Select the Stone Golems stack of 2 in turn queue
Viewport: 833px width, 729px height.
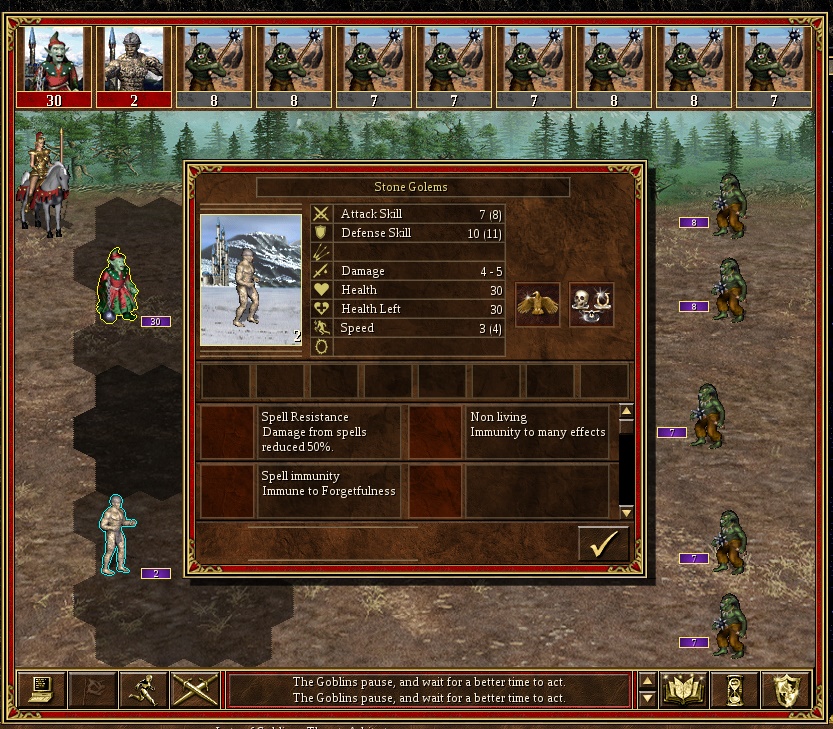(134, 67)
